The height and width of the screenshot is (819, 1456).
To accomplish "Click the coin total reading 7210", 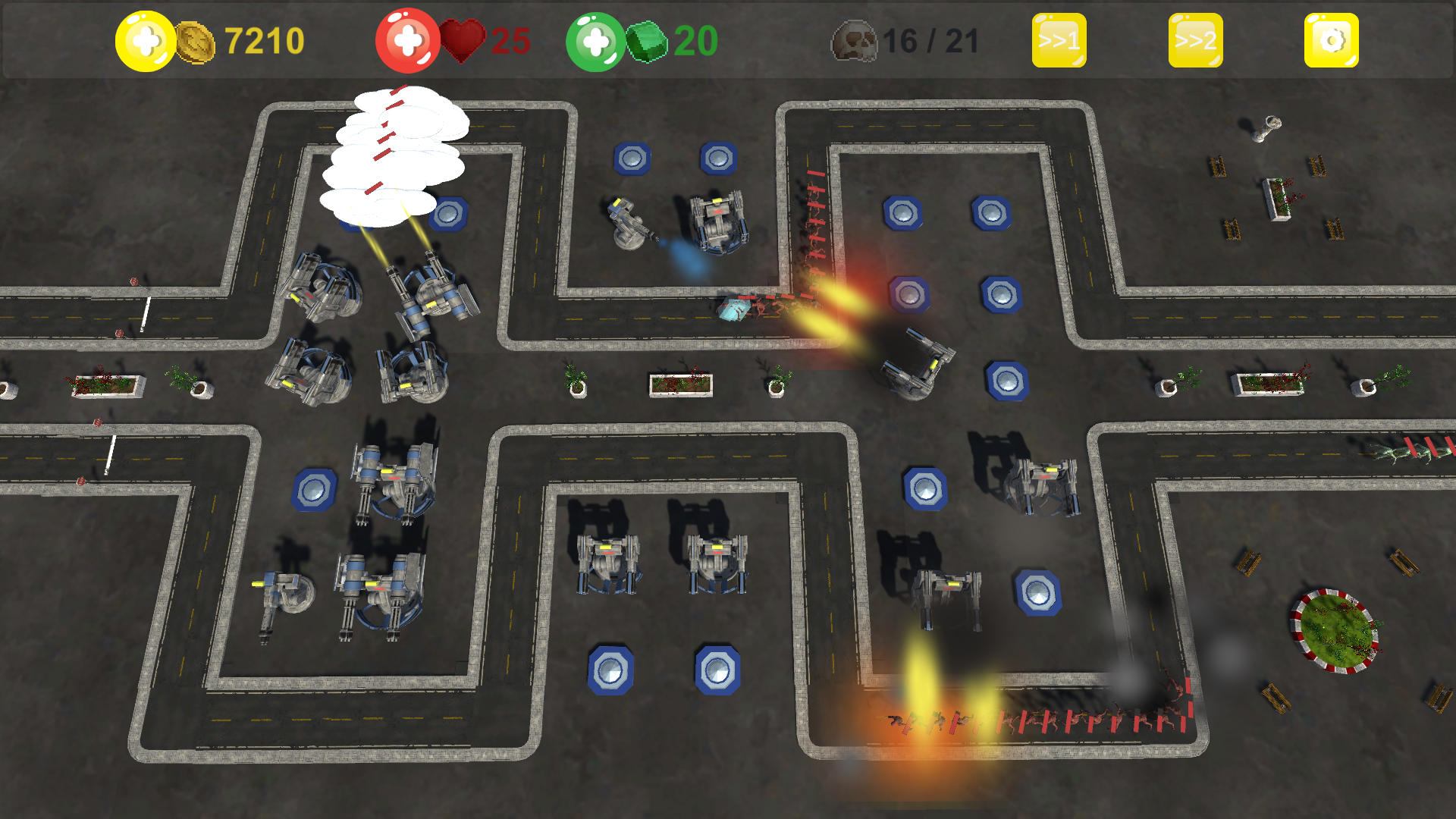I will pos(264,40).
